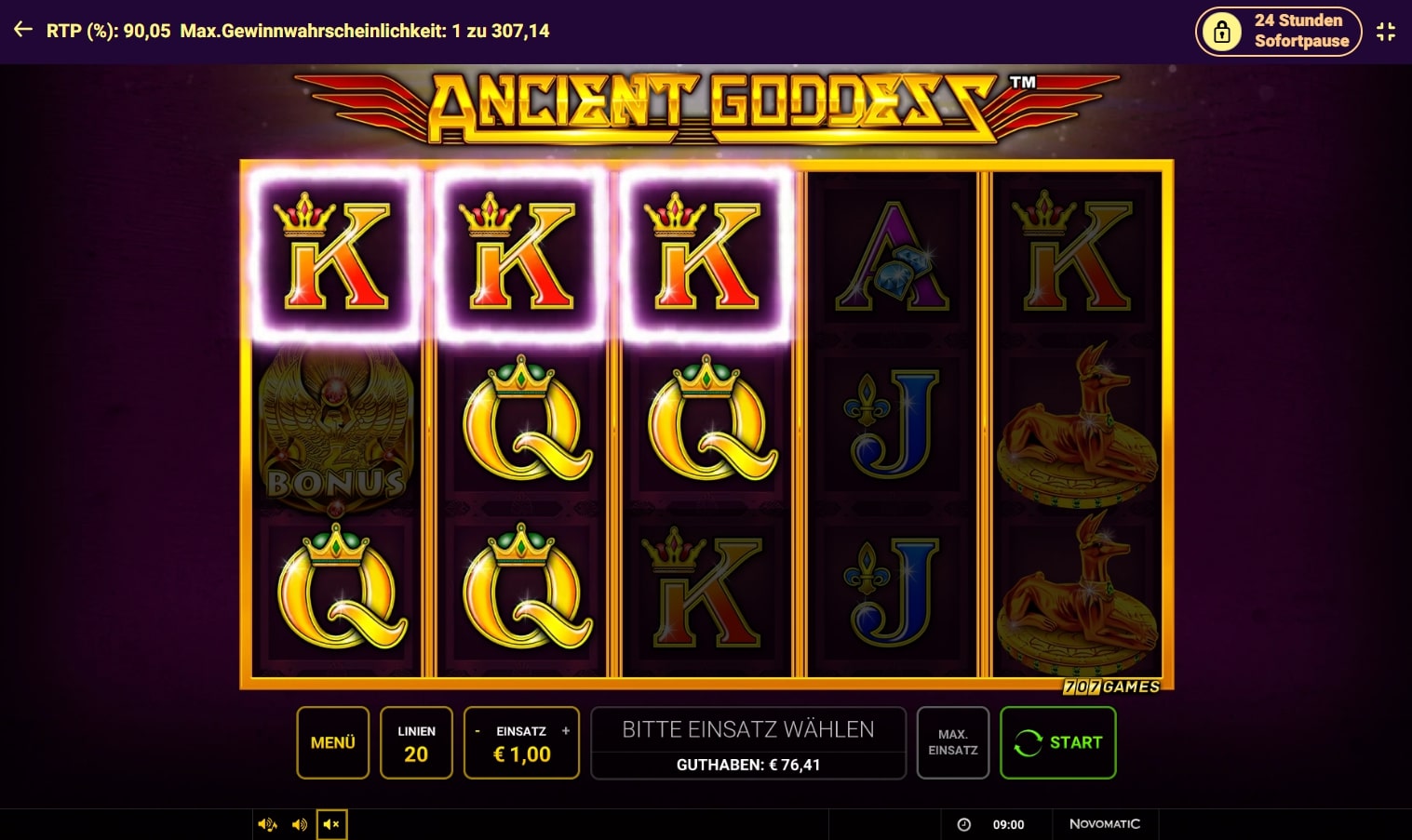Activate the 24 Stunden Sofortpause lock
Image resolution: width=1412 pixels, height=840 pixels.
pyautogui.click(x=1278, y=31)
